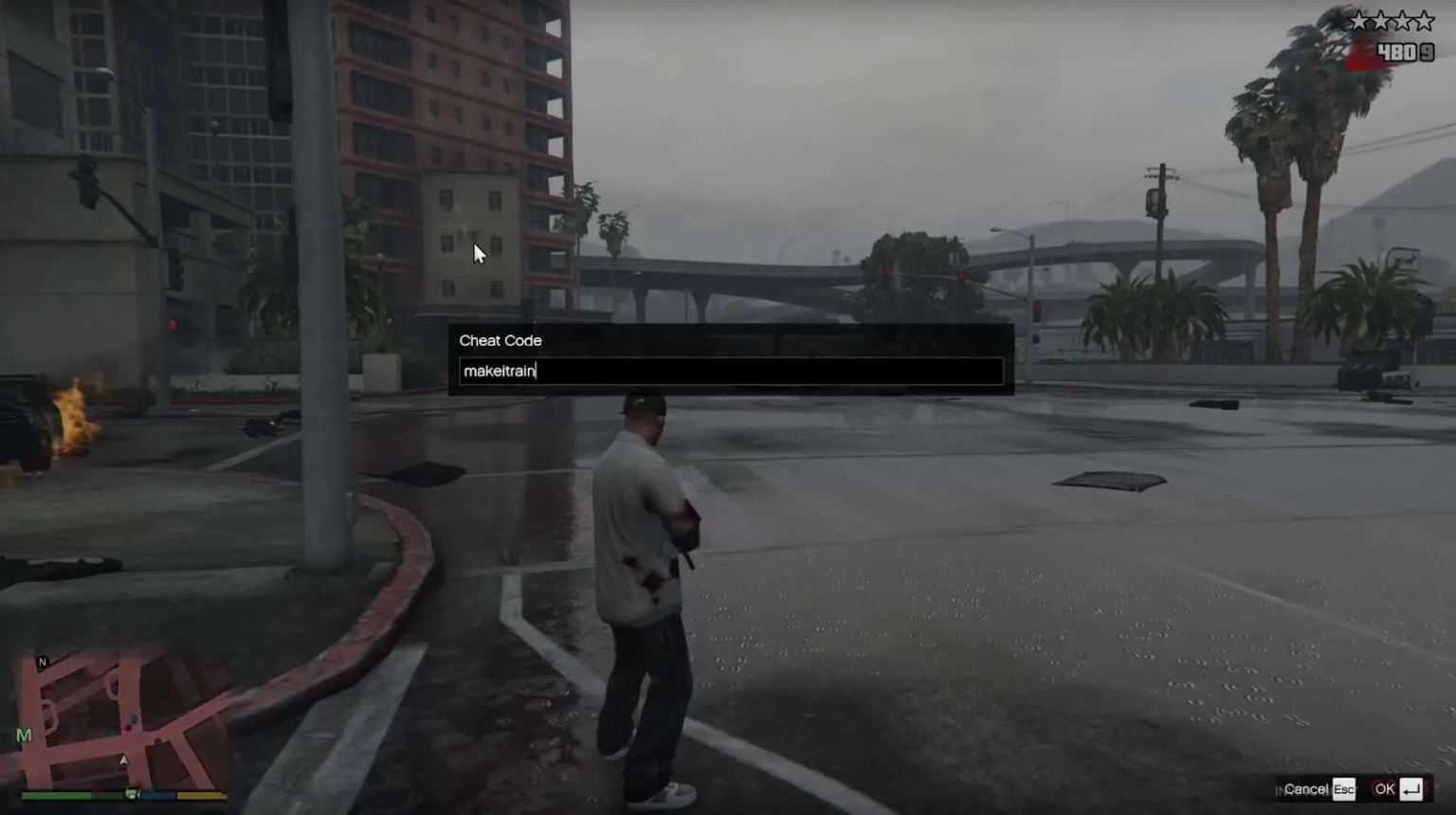Click the text cursor after makeitrain

coord(537,371)
